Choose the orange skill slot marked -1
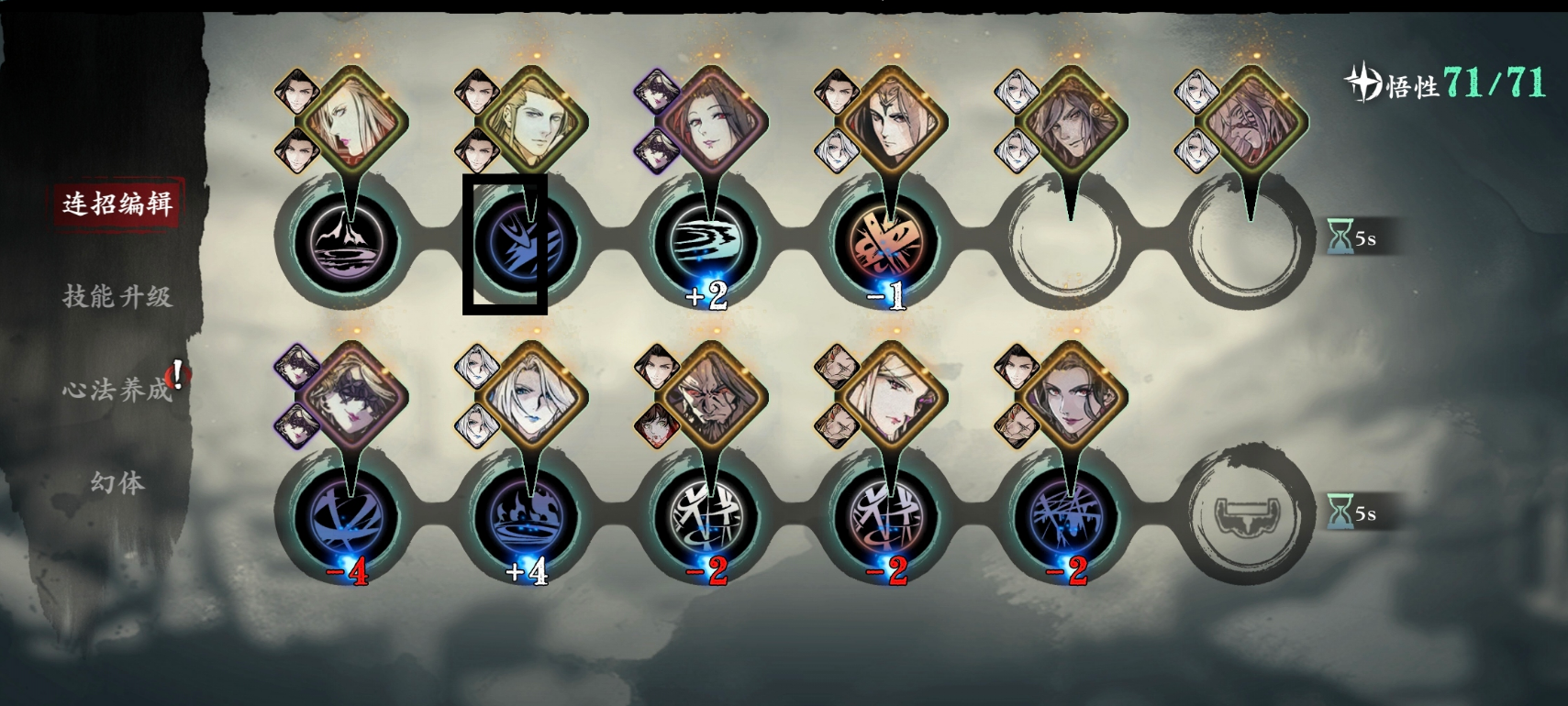This screenshot has height=706, width=1568. (x=887, y=243)
